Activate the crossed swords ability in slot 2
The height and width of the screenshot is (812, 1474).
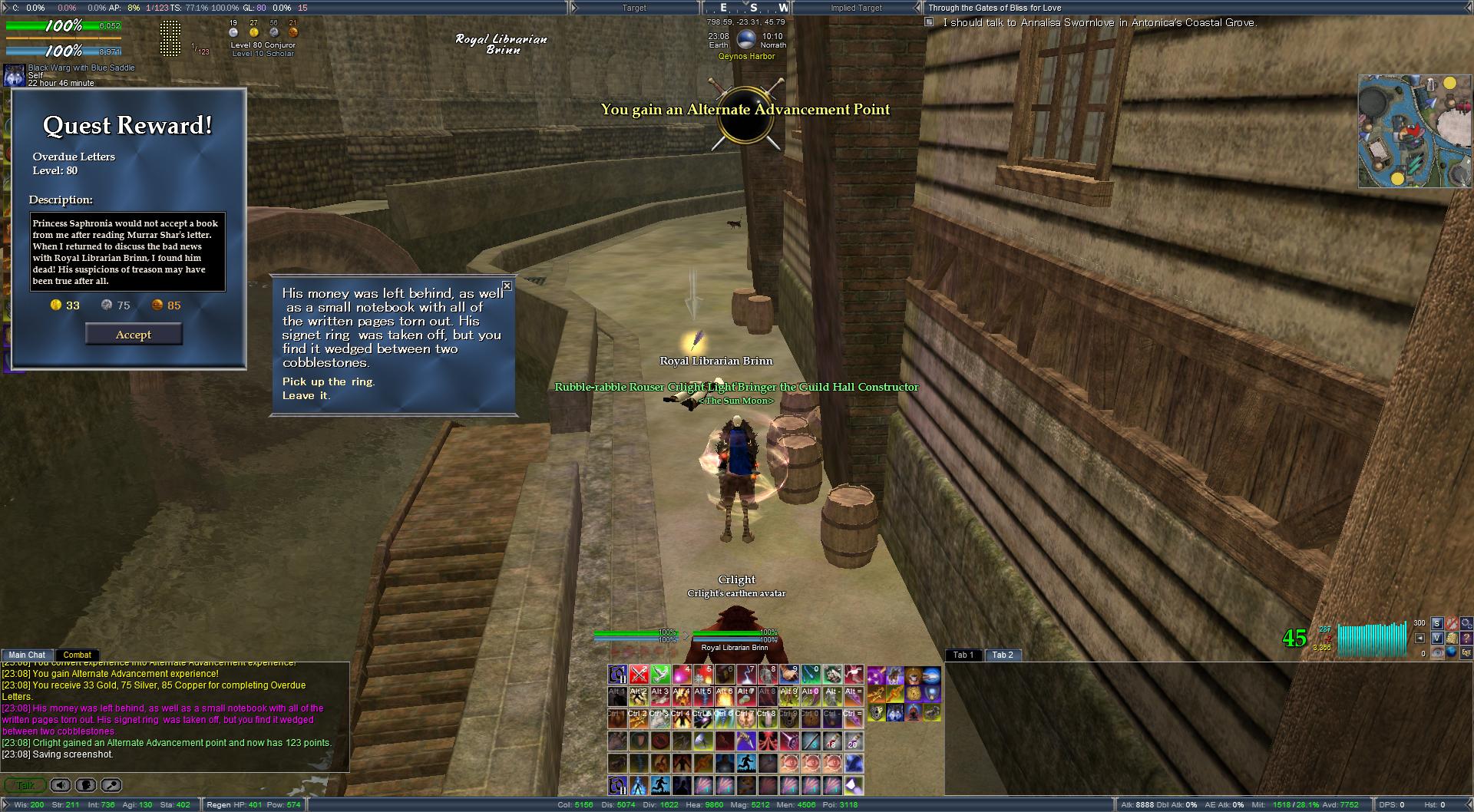click(640, 675)
